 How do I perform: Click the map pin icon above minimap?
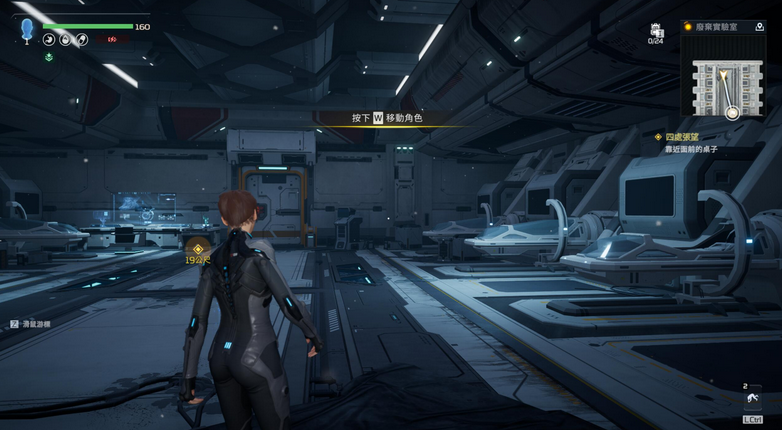pos(760,27)
